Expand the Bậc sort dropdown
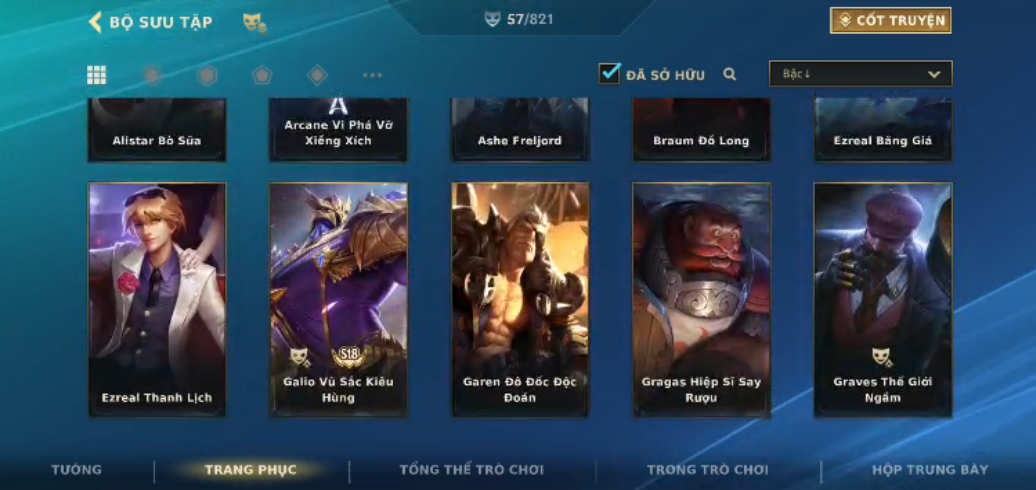The image size is (1036, 490). click(860, 74)
